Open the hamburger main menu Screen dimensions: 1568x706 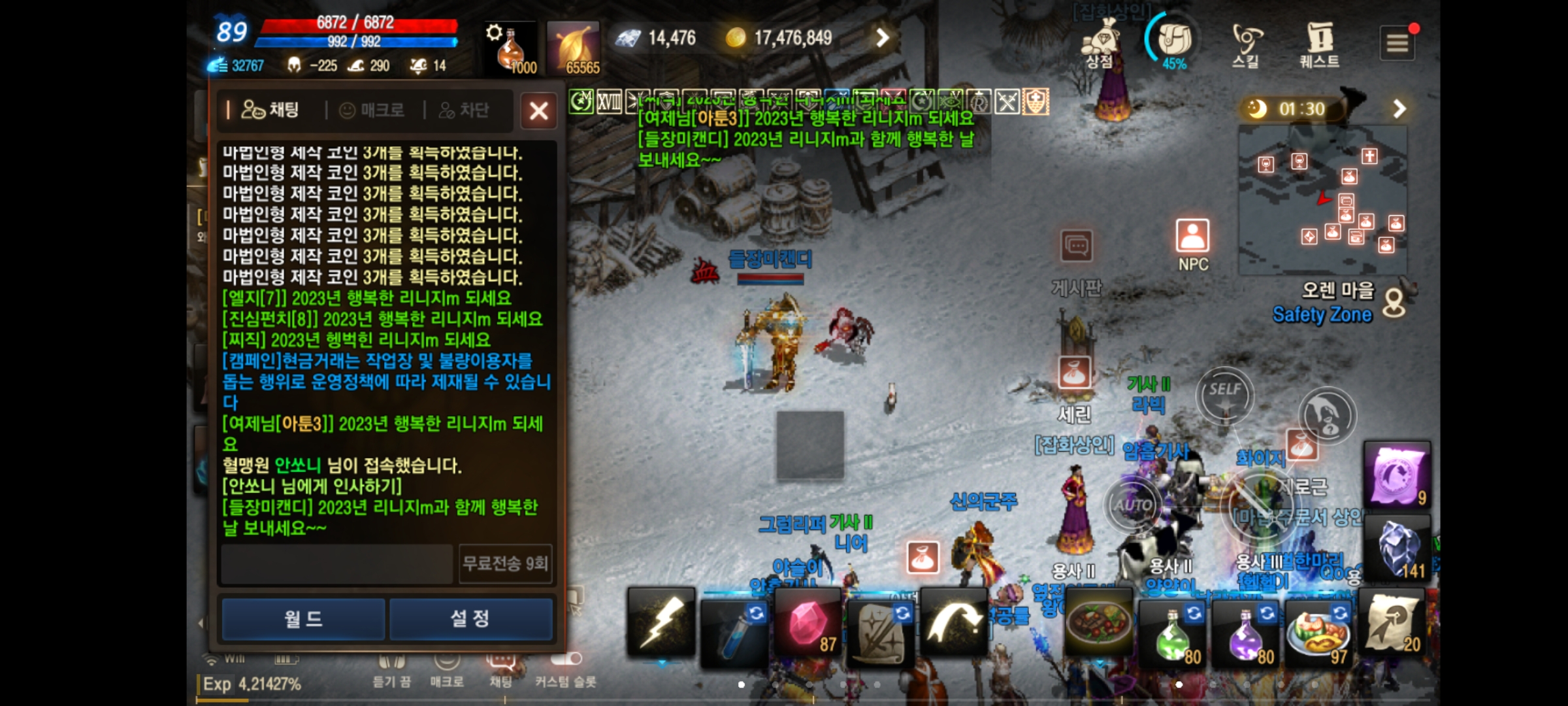[1397, 43]
